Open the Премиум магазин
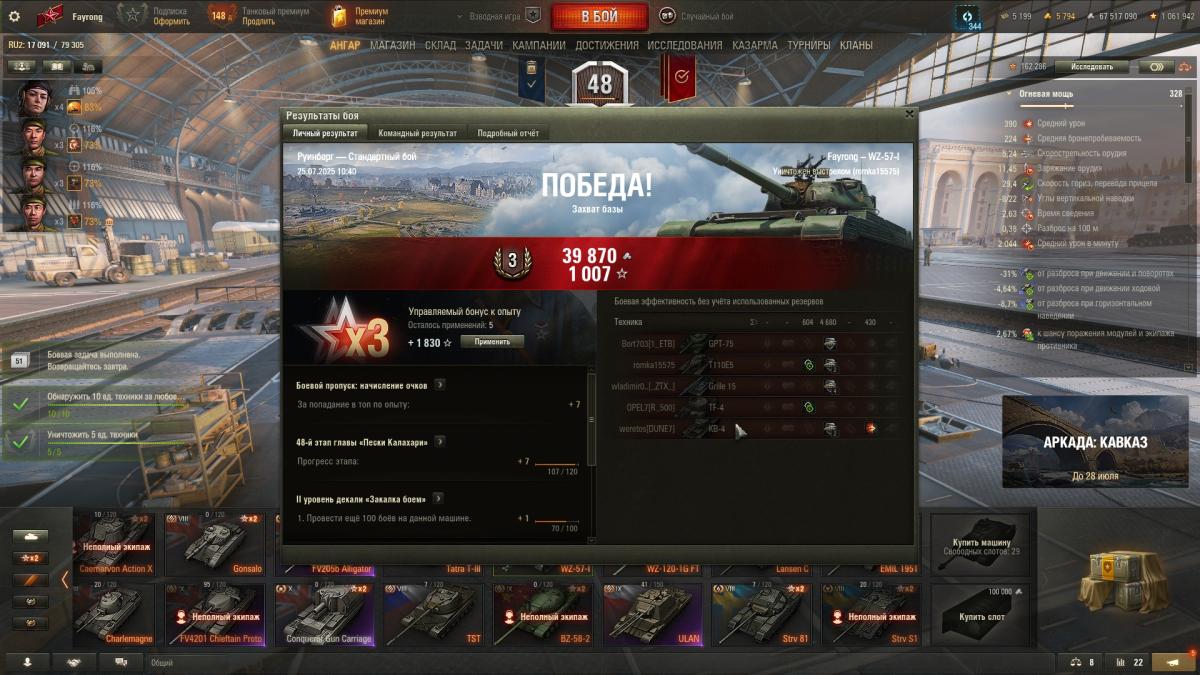 pyautogui.click(x=360, y=16)
